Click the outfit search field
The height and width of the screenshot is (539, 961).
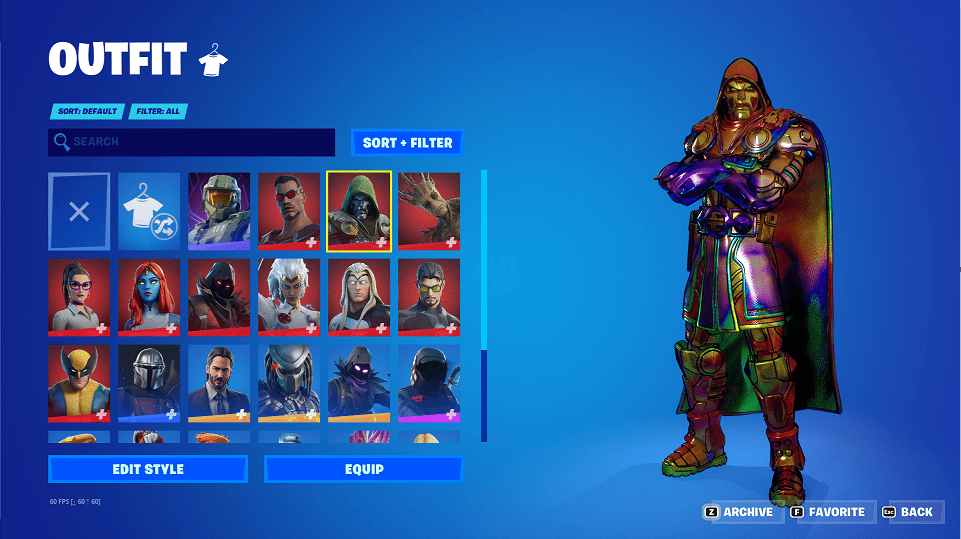[191, 142]
